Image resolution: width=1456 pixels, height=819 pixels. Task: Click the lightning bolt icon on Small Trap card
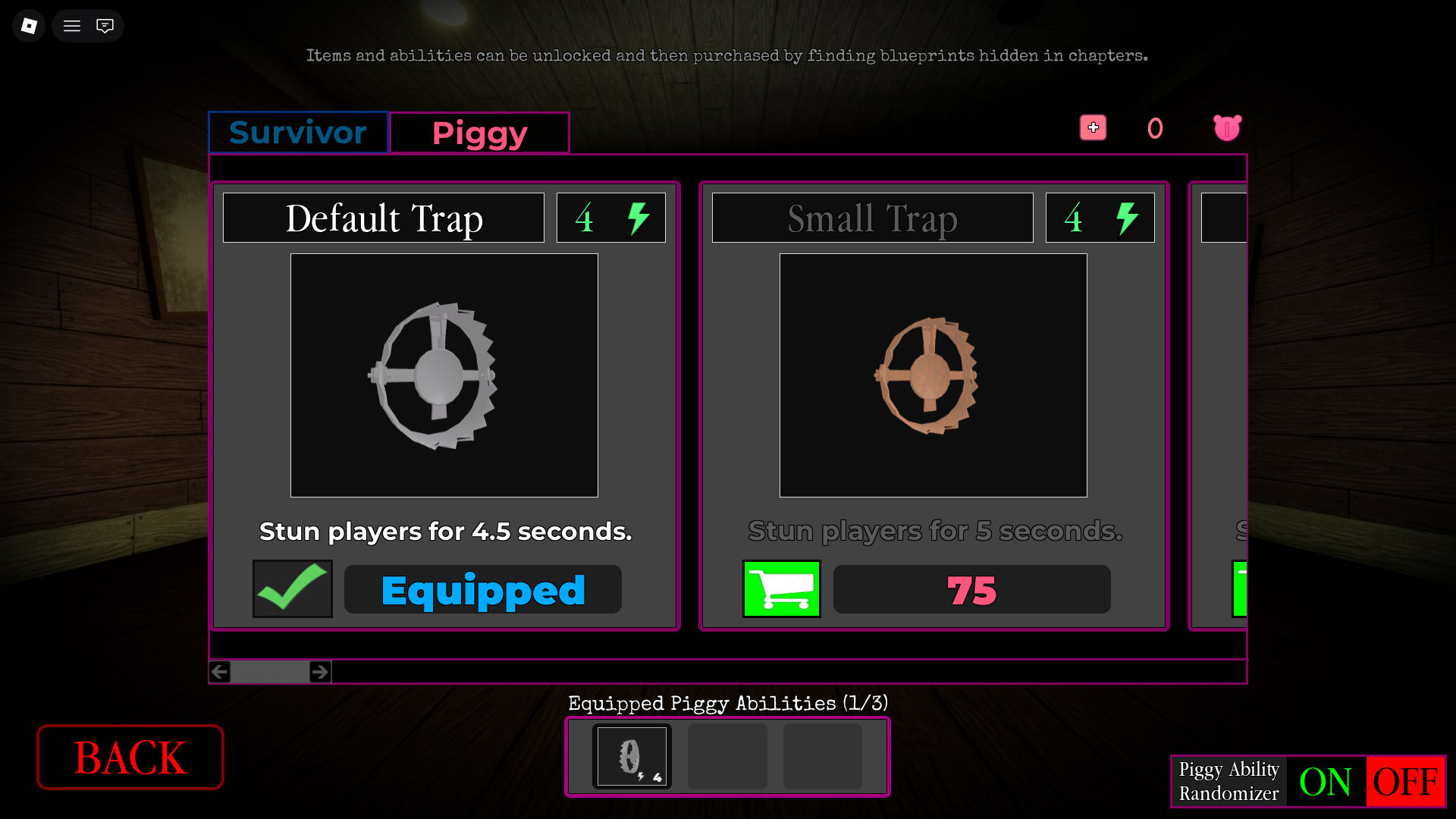point(1127,218)
